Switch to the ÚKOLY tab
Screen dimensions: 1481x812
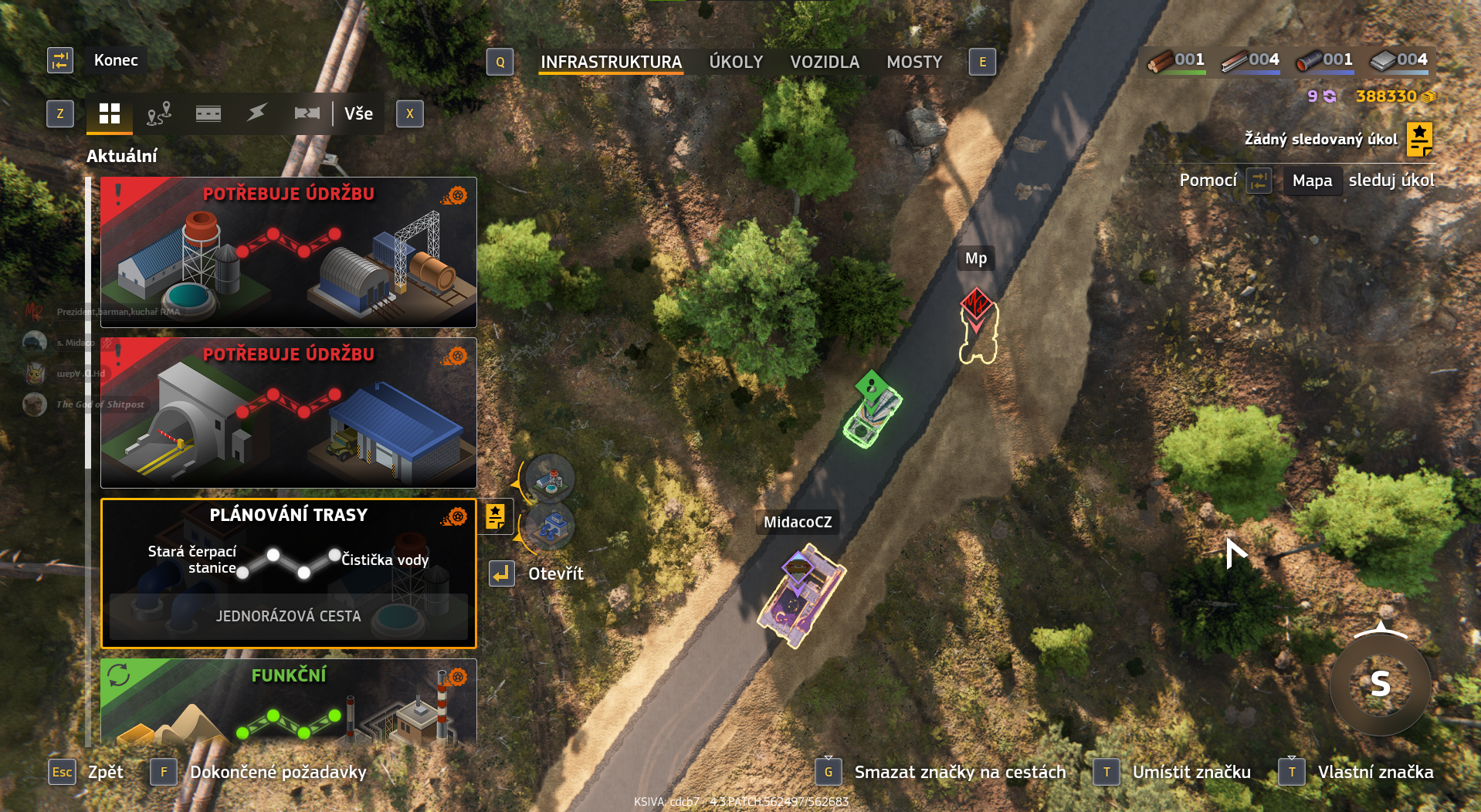(x=735, y=62)
